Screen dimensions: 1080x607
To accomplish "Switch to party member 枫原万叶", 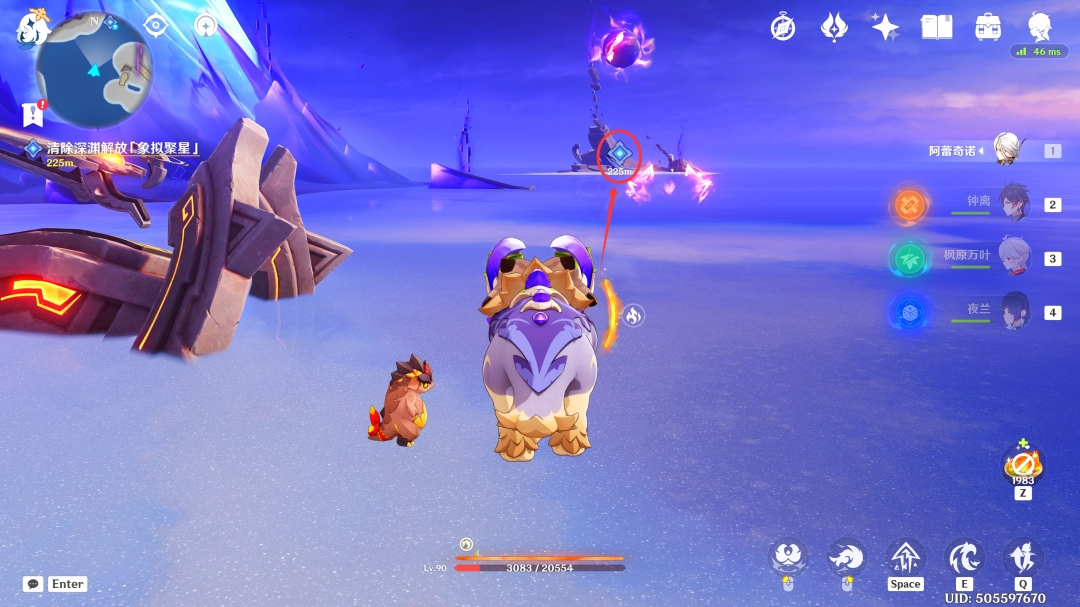I will pos(1013,256).
